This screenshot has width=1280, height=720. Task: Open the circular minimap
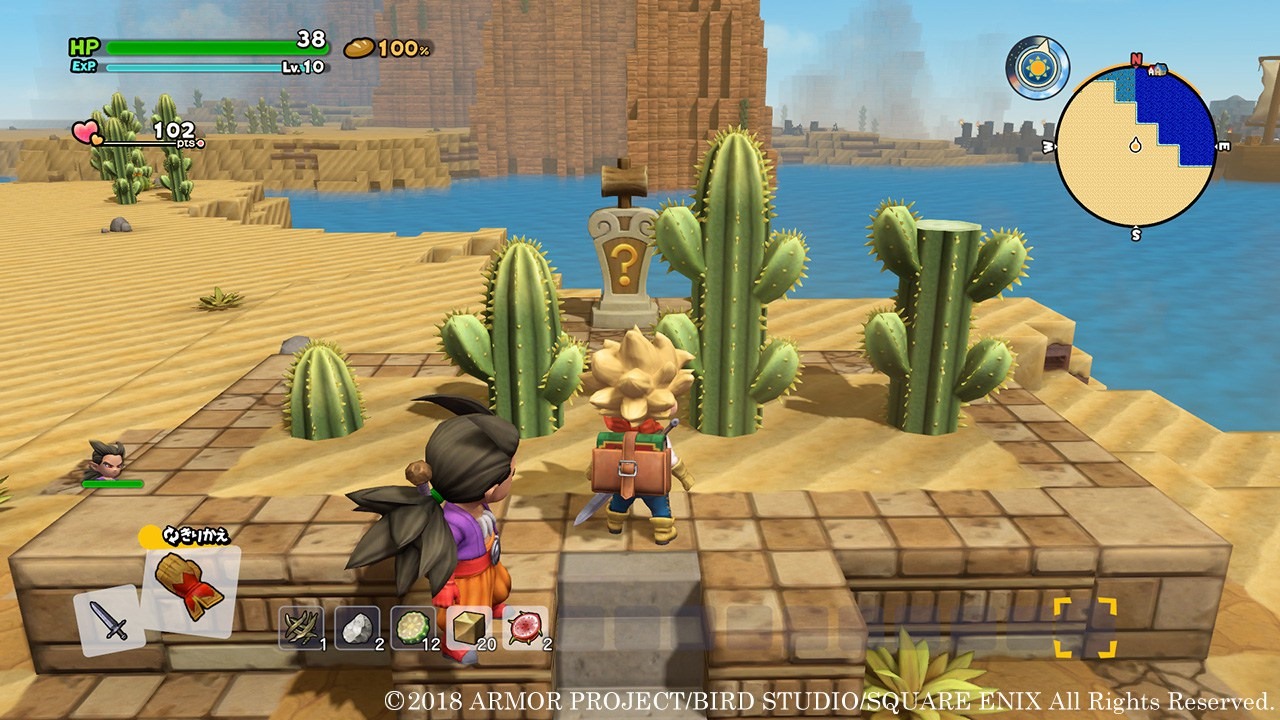pos(1135,146)
